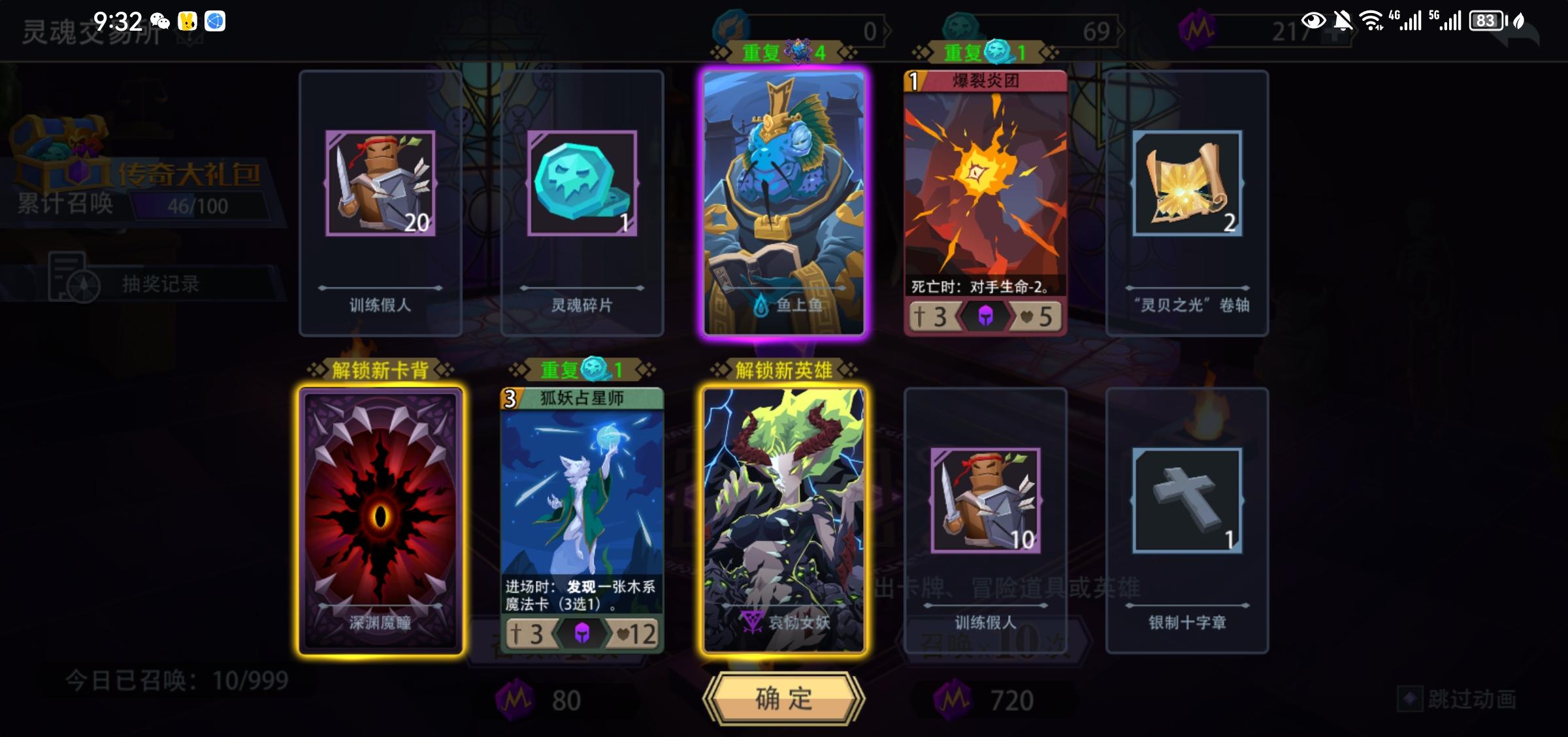The width and height of the screenshot is (1568, 737).
Task: View the 狐妖占星师 card details
Action: click(x=581, y=516)
